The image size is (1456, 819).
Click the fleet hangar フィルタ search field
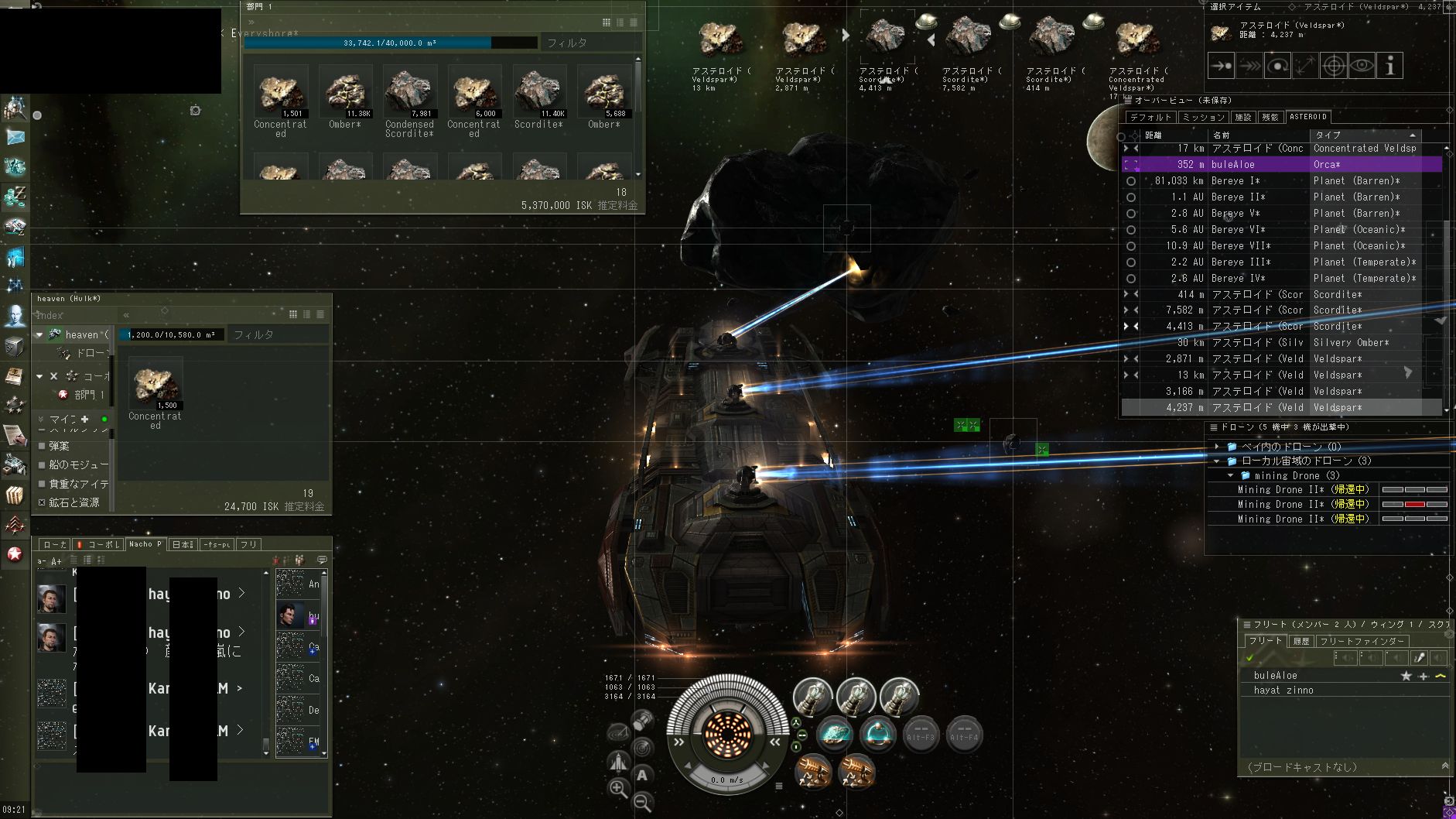pos(590,43)
